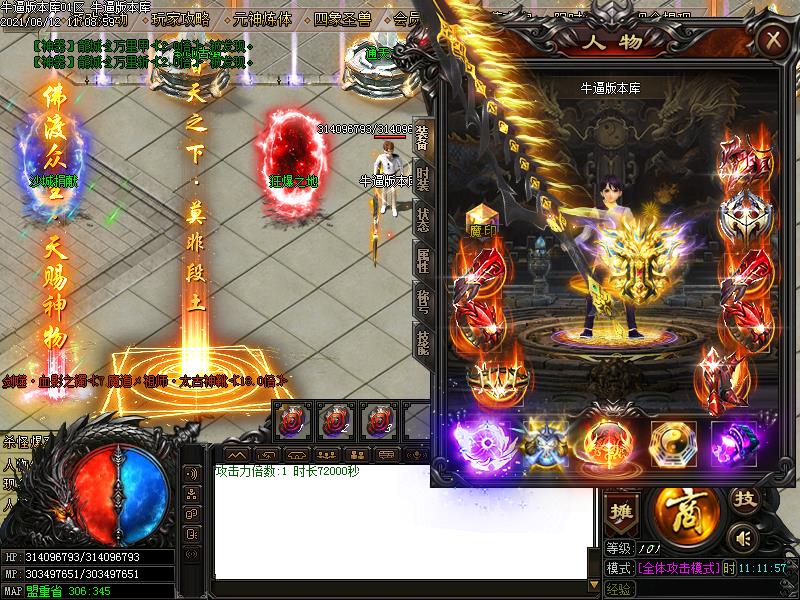This screenshot has height=600, width=800.
Task: Use hotbar skill slot number 1
Action: [x=293, y=421]
